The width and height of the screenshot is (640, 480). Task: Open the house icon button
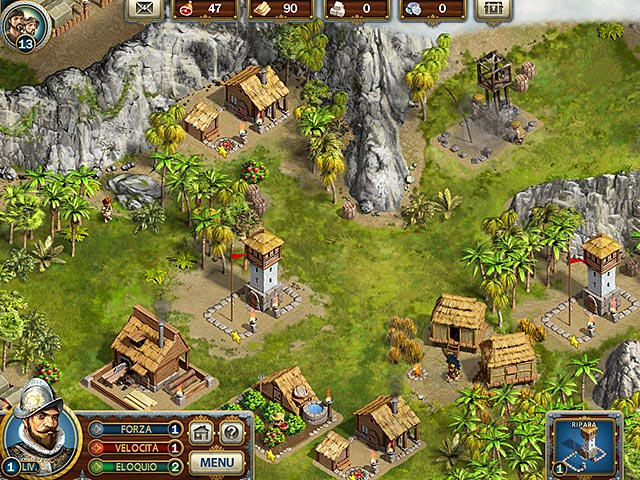coord(201,433)
